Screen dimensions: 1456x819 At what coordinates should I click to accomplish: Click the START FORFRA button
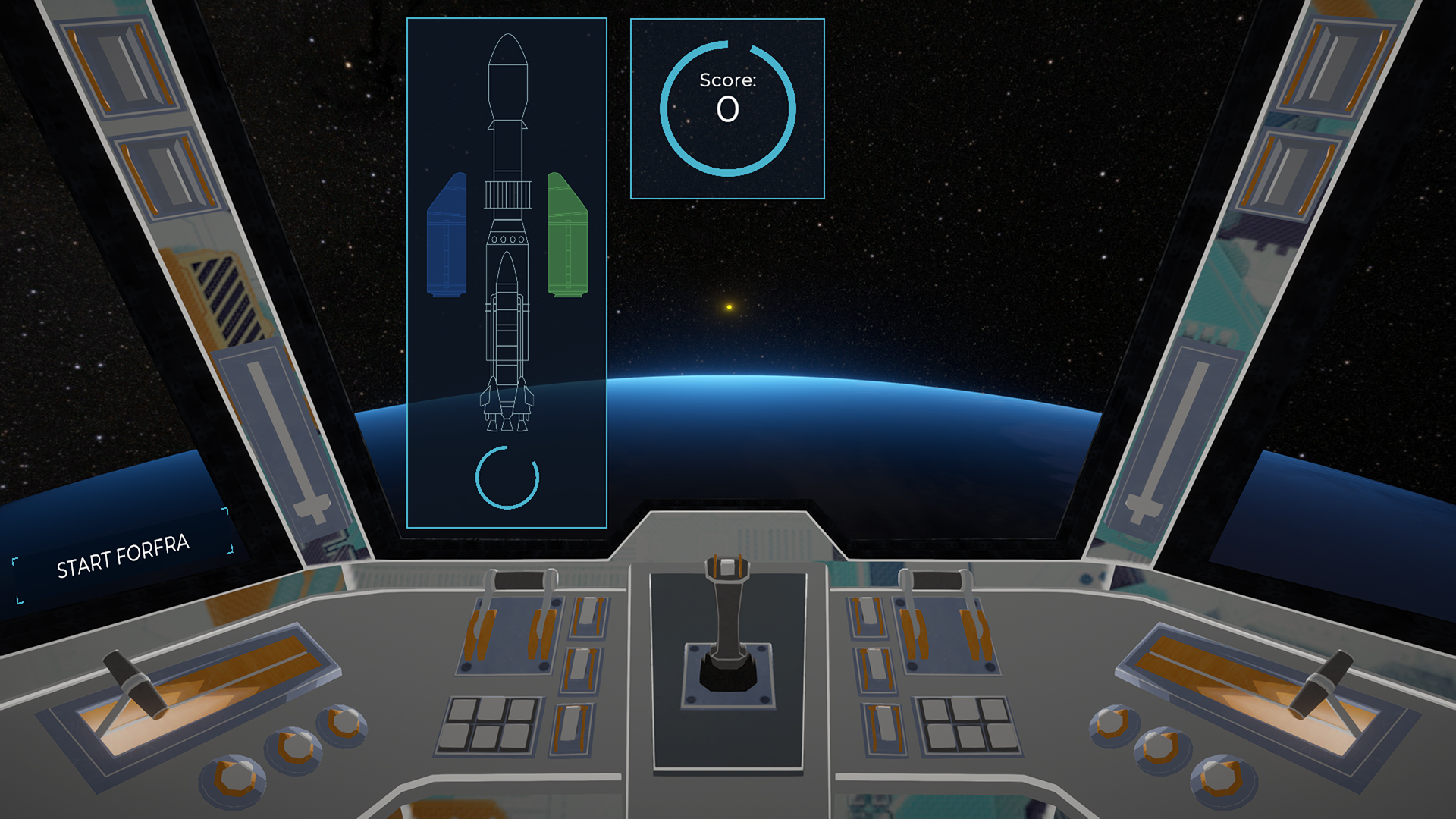pos(123,556)
